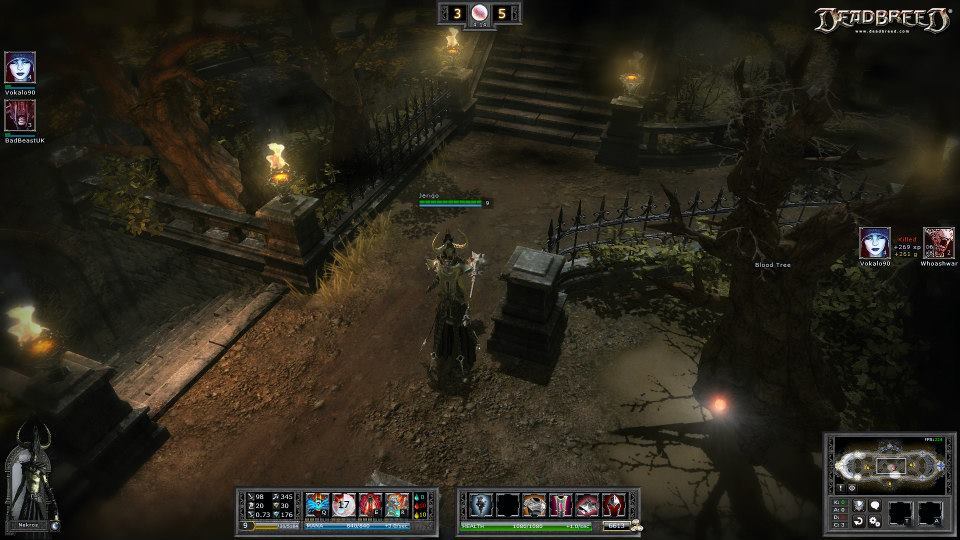Select Vokalo90's teammate portrait
Screen dimensions: 960x540
click(x=20, y=68)
